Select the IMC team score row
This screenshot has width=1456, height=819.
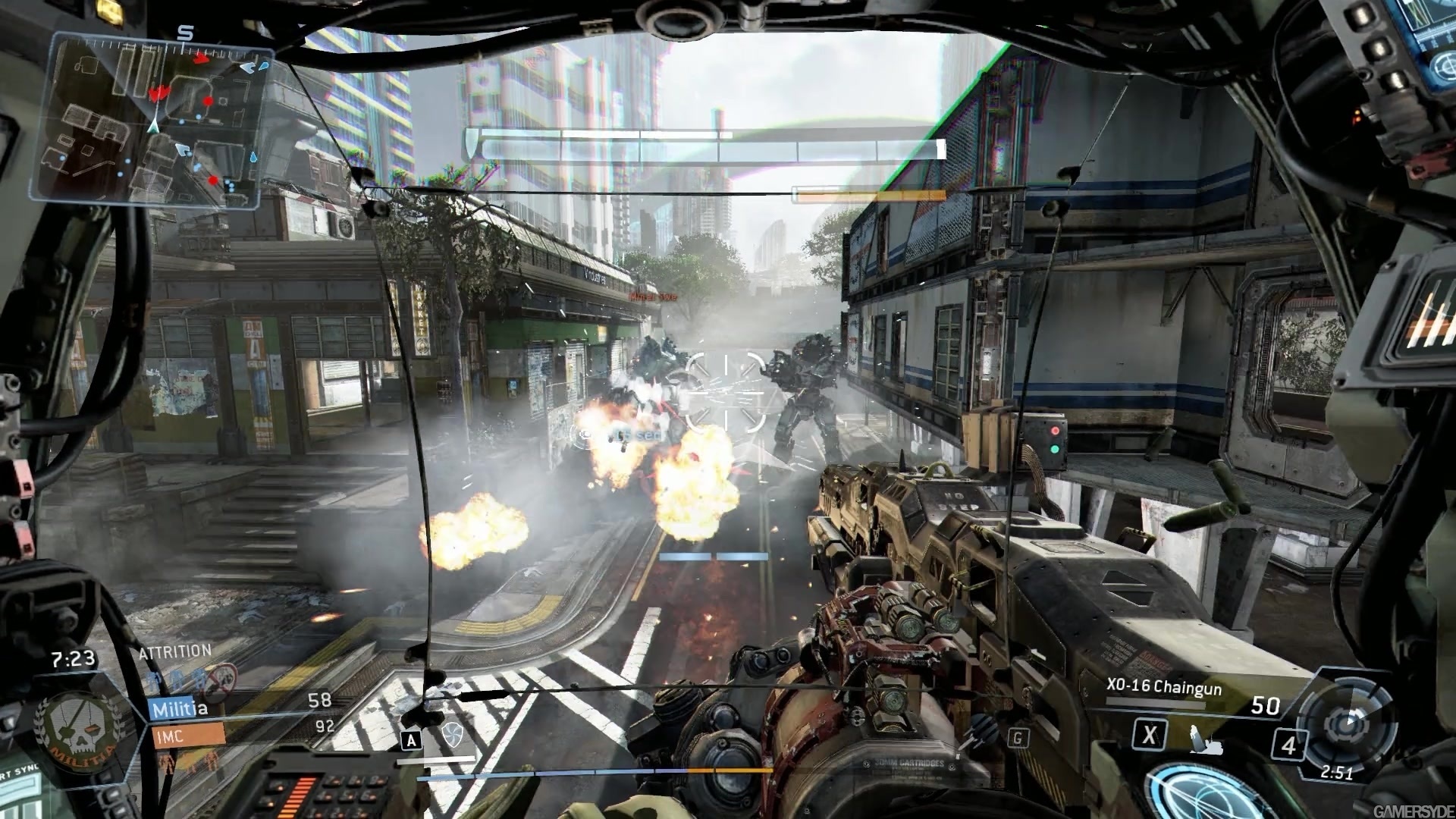(x=241, y=732)
